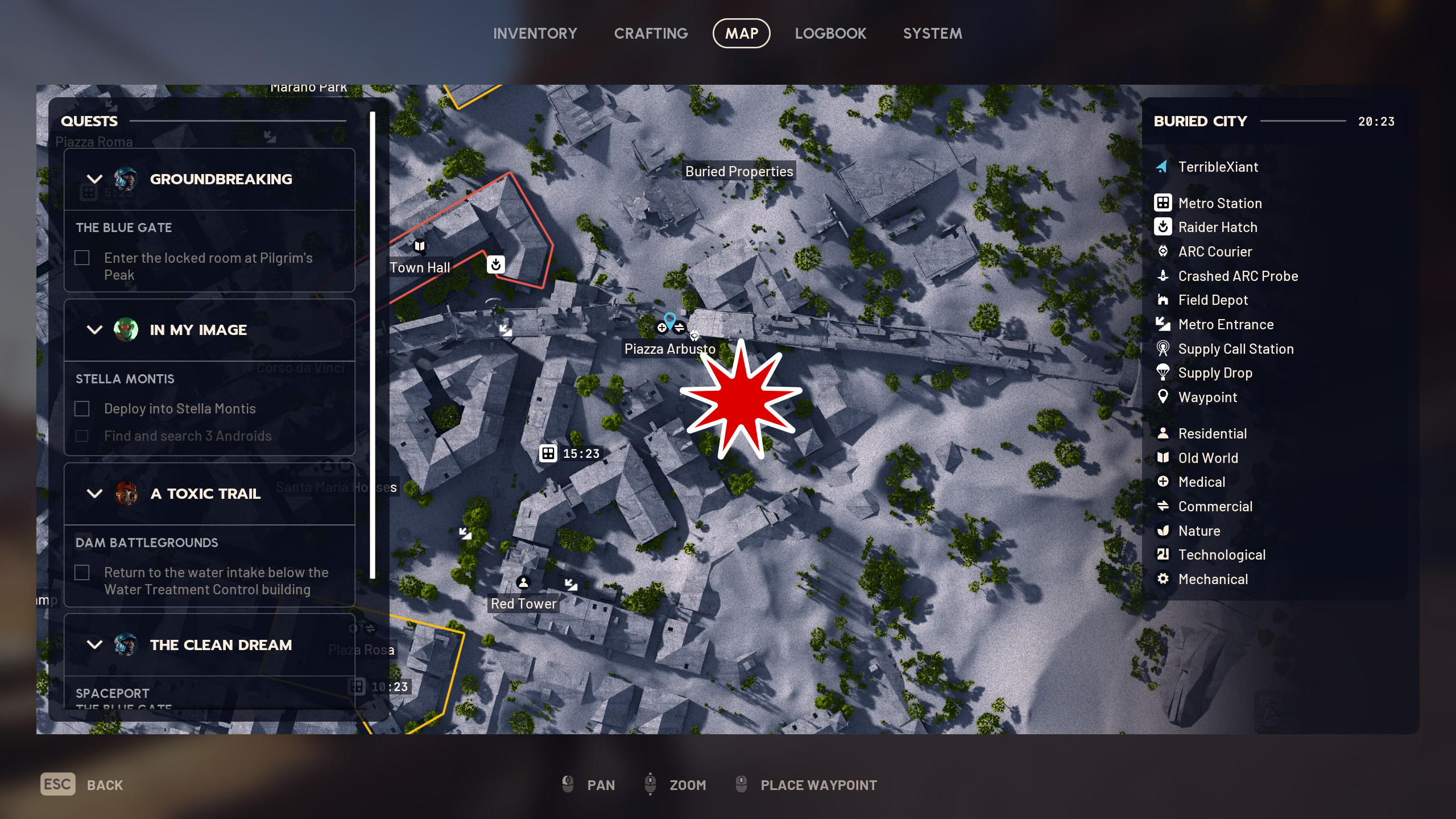Click the Red Tower residential marker
Viewport: 1456px width, 819px height.
(523, 582)
